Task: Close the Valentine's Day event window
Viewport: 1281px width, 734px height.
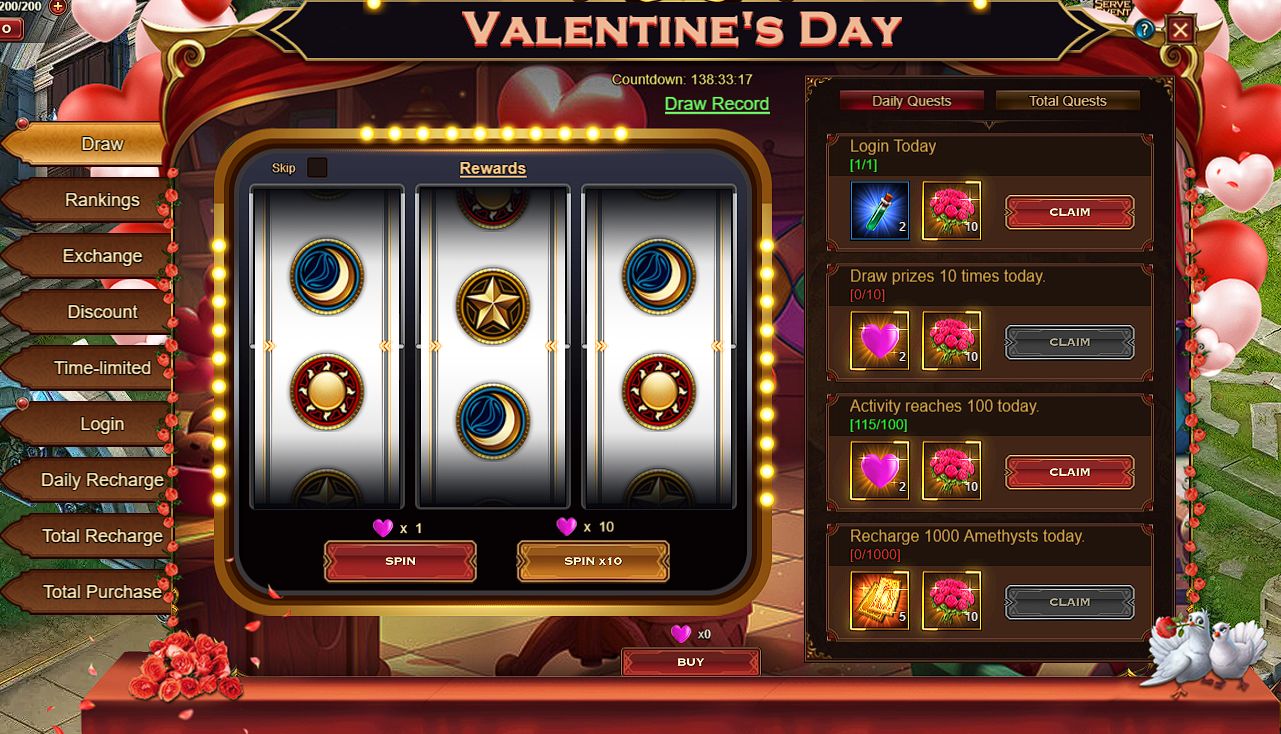Action: 1180,30
